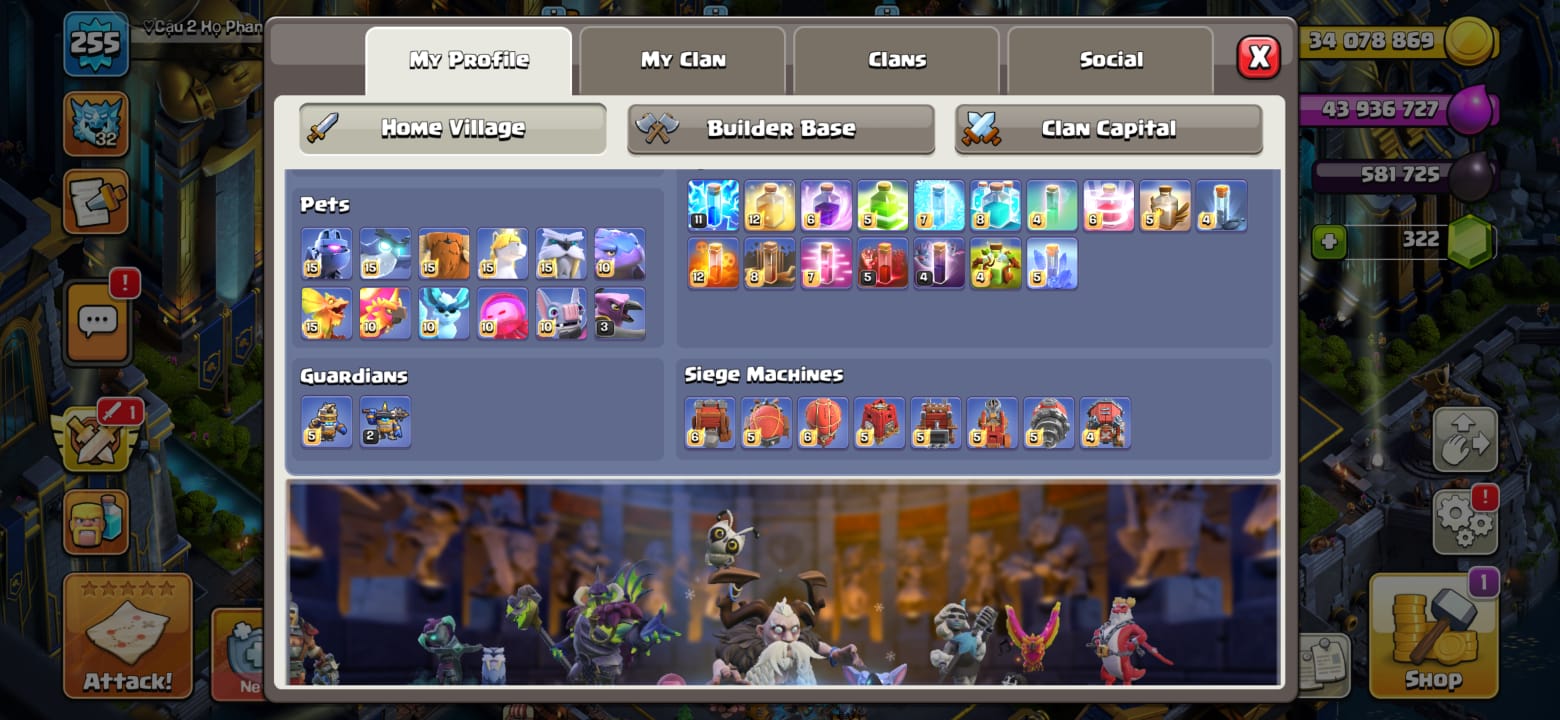Viewport: 1560px width, 720px height.
Task: Select the level 3 crow pet
Action: pos(620,313)
